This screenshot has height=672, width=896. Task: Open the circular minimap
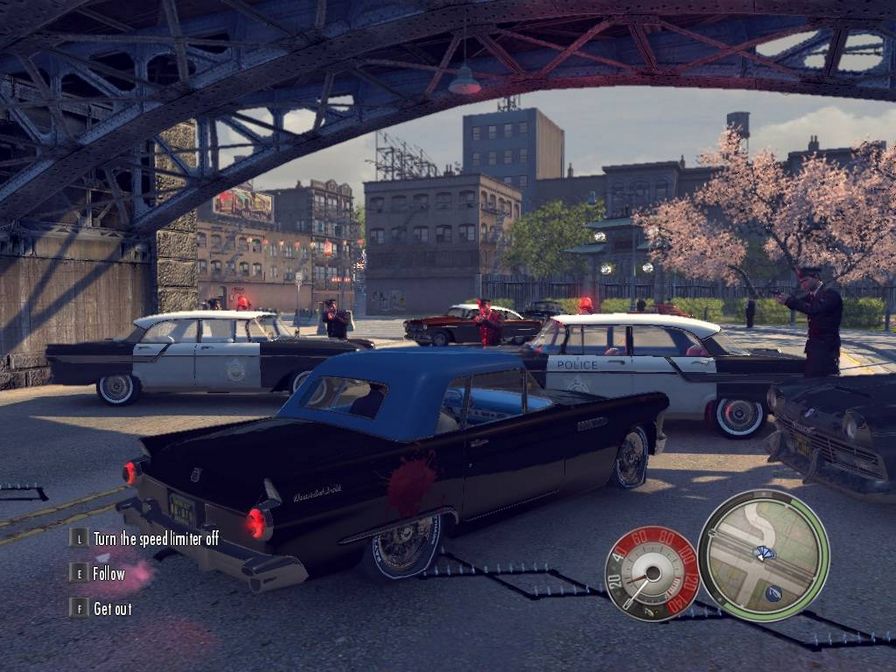coord(763,555)
